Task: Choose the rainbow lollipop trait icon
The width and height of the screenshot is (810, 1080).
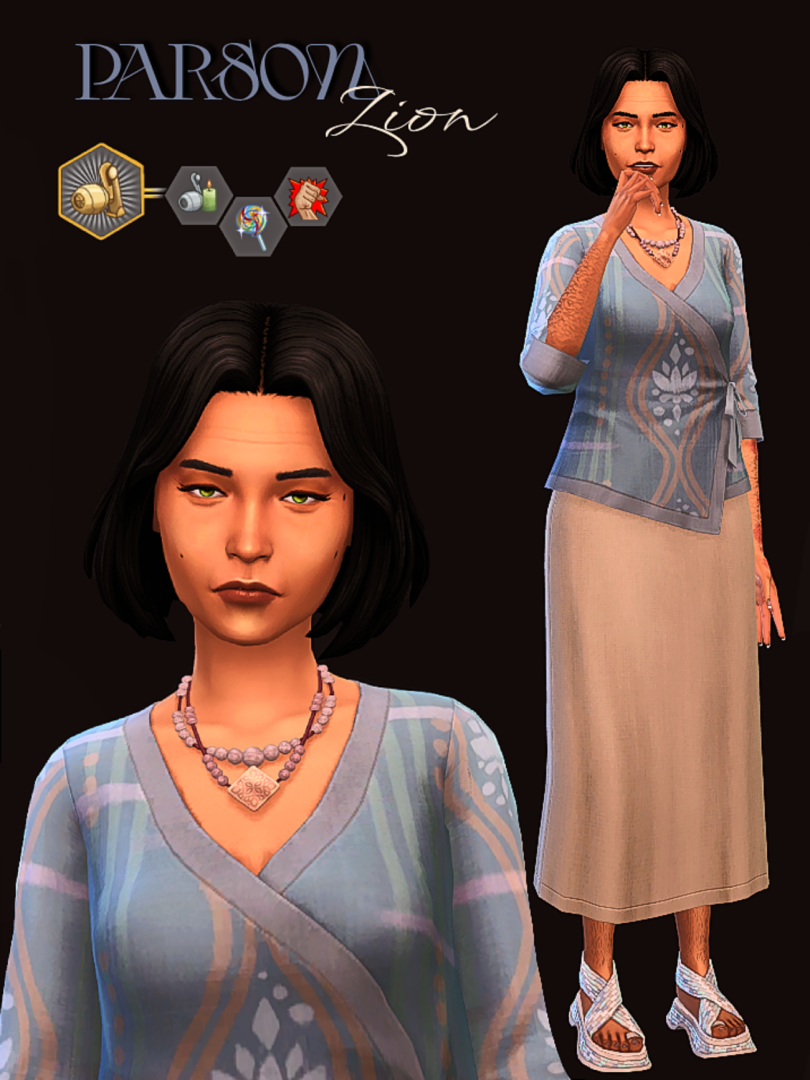Action: (253, 227)
